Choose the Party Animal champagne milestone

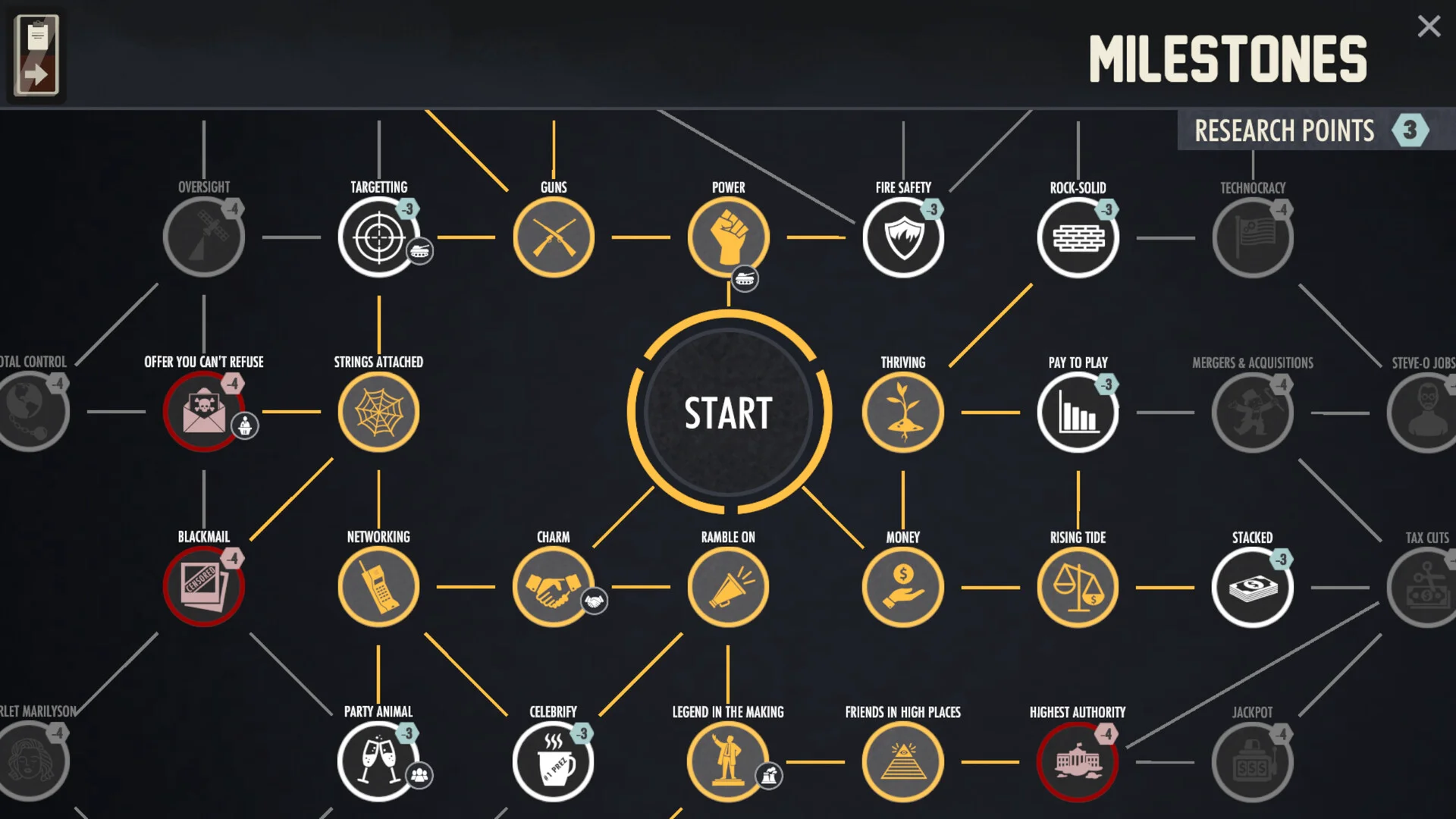pyautogui.click(x=378, y=761)
